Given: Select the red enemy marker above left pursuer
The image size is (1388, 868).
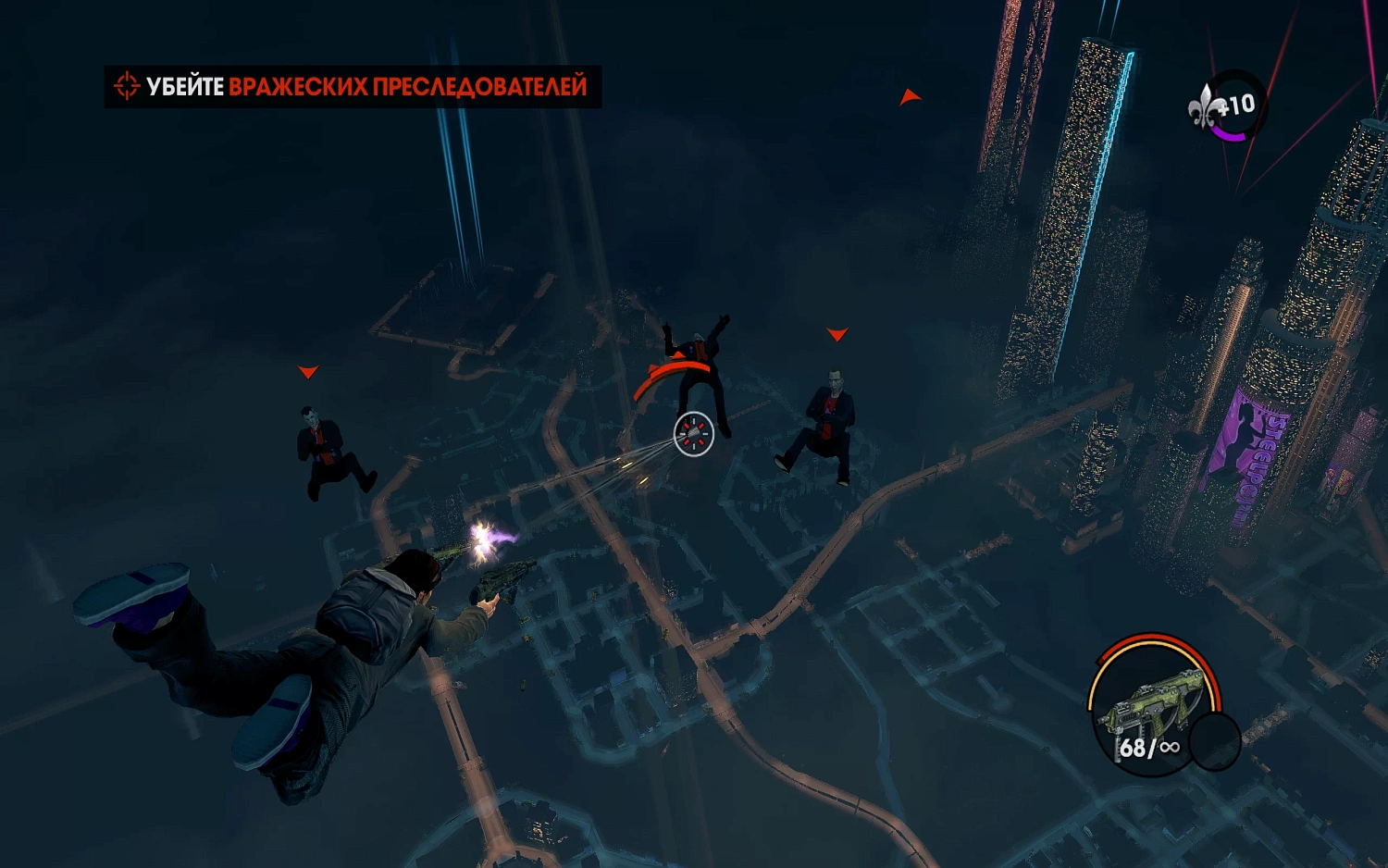Looking at the screenshot, I should tap(307, 372).
